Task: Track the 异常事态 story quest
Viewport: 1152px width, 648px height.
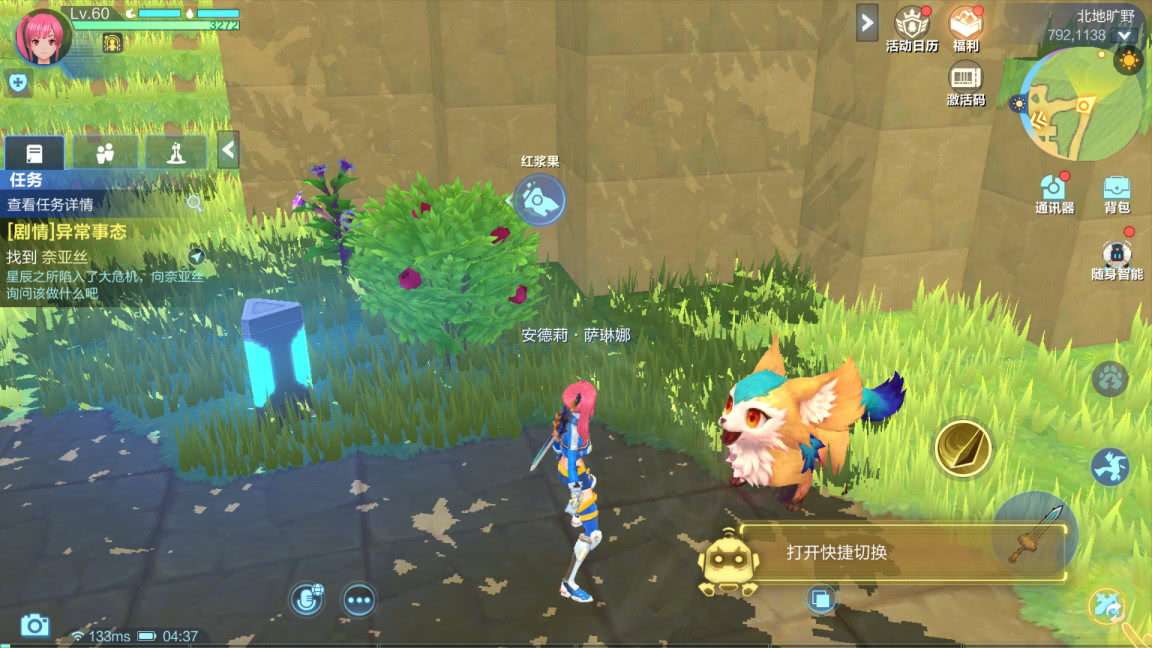Action: pyautogui.click(x=197, y=256)
